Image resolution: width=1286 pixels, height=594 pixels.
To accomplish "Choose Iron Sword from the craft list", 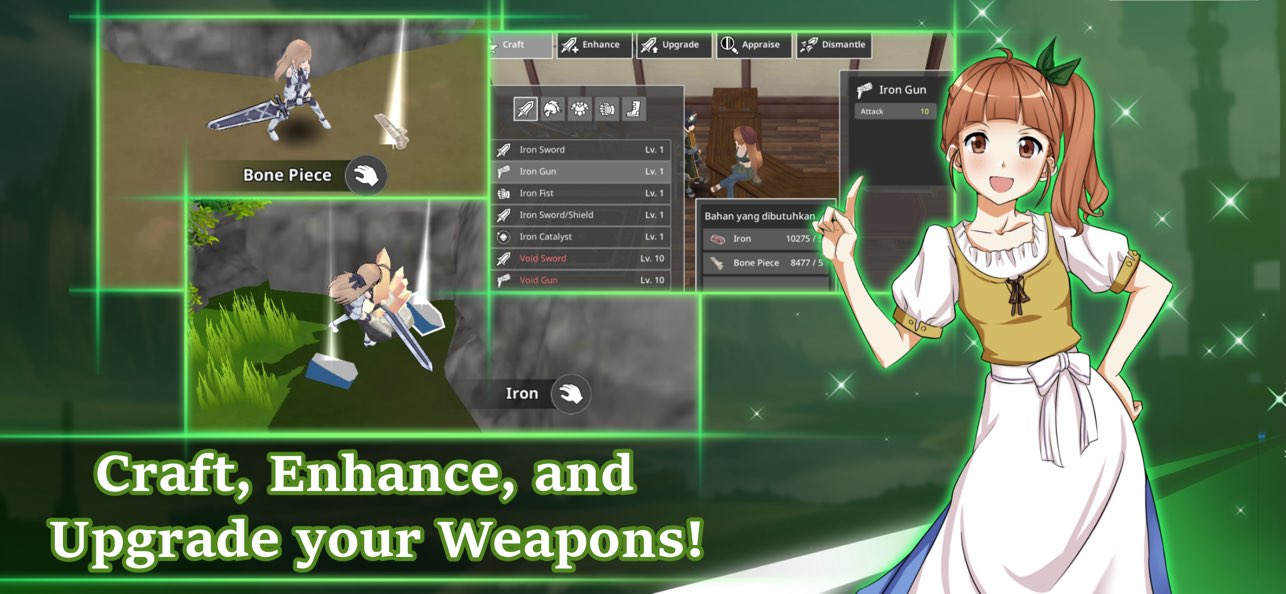I will (581, 150).
